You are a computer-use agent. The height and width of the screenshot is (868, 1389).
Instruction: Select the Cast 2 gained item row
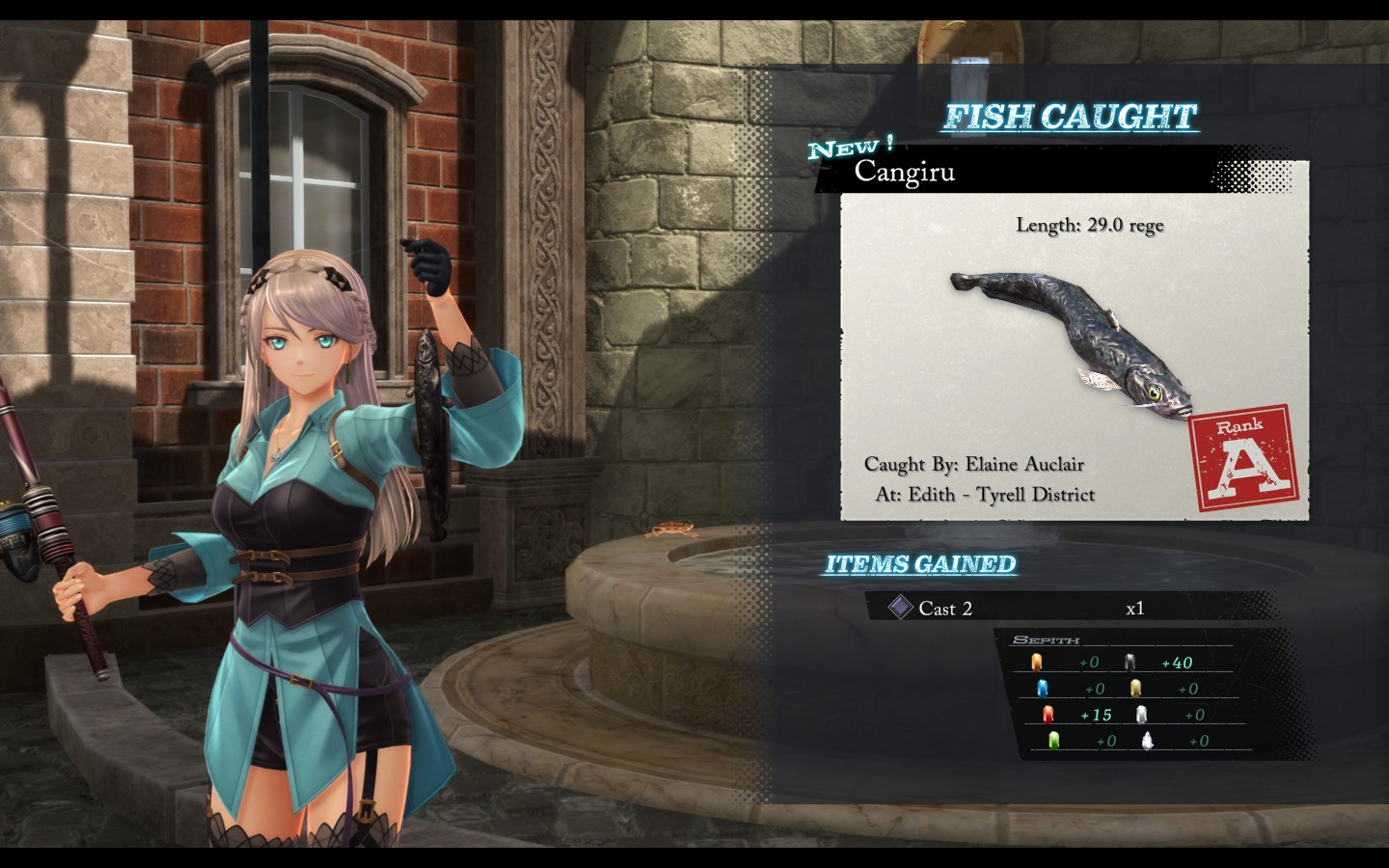click(1071, 608)
